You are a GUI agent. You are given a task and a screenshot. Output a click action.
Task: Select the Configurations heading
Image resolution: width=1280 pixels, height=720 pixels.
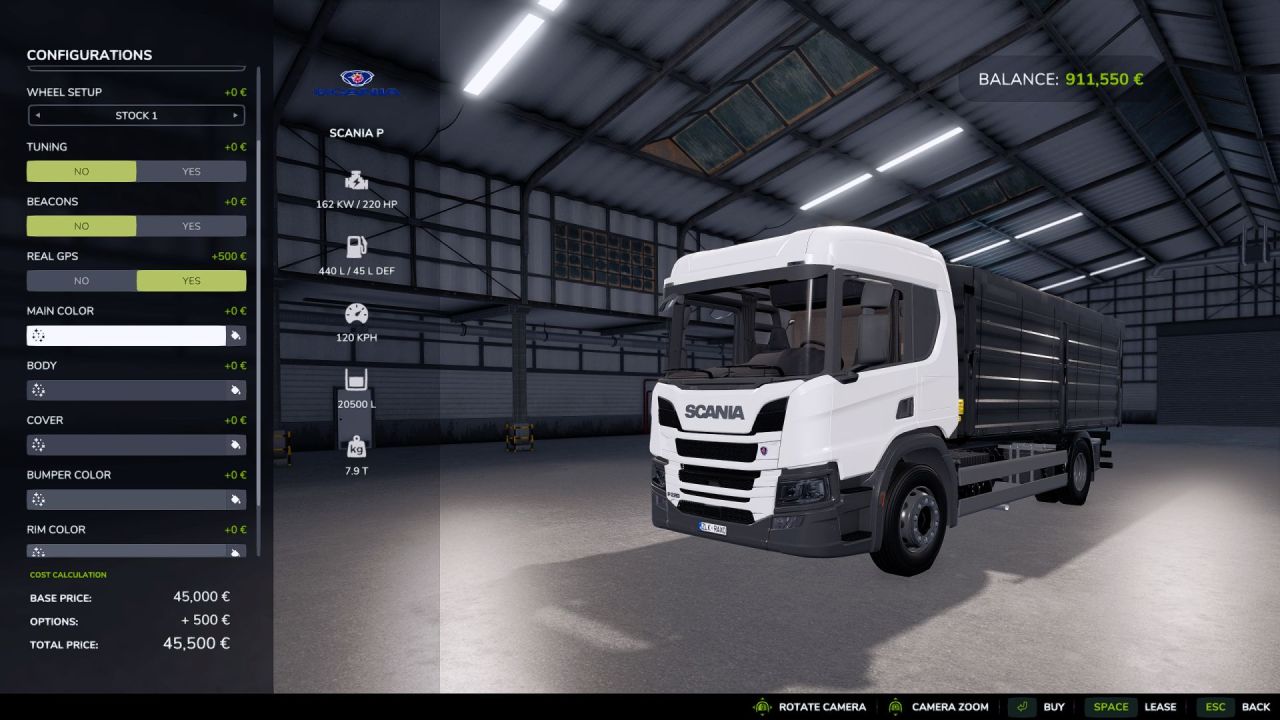[x=91, y=55]
